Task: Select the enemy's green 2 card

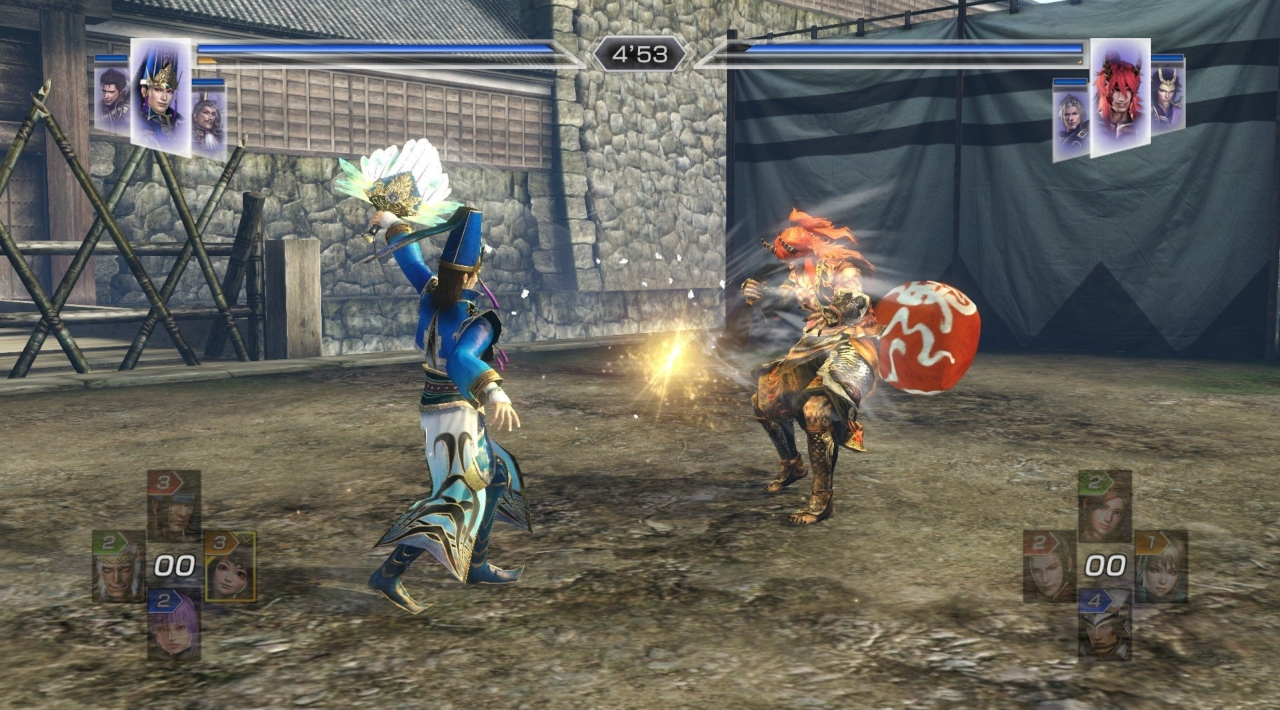Action: [x=1105, y=505]
